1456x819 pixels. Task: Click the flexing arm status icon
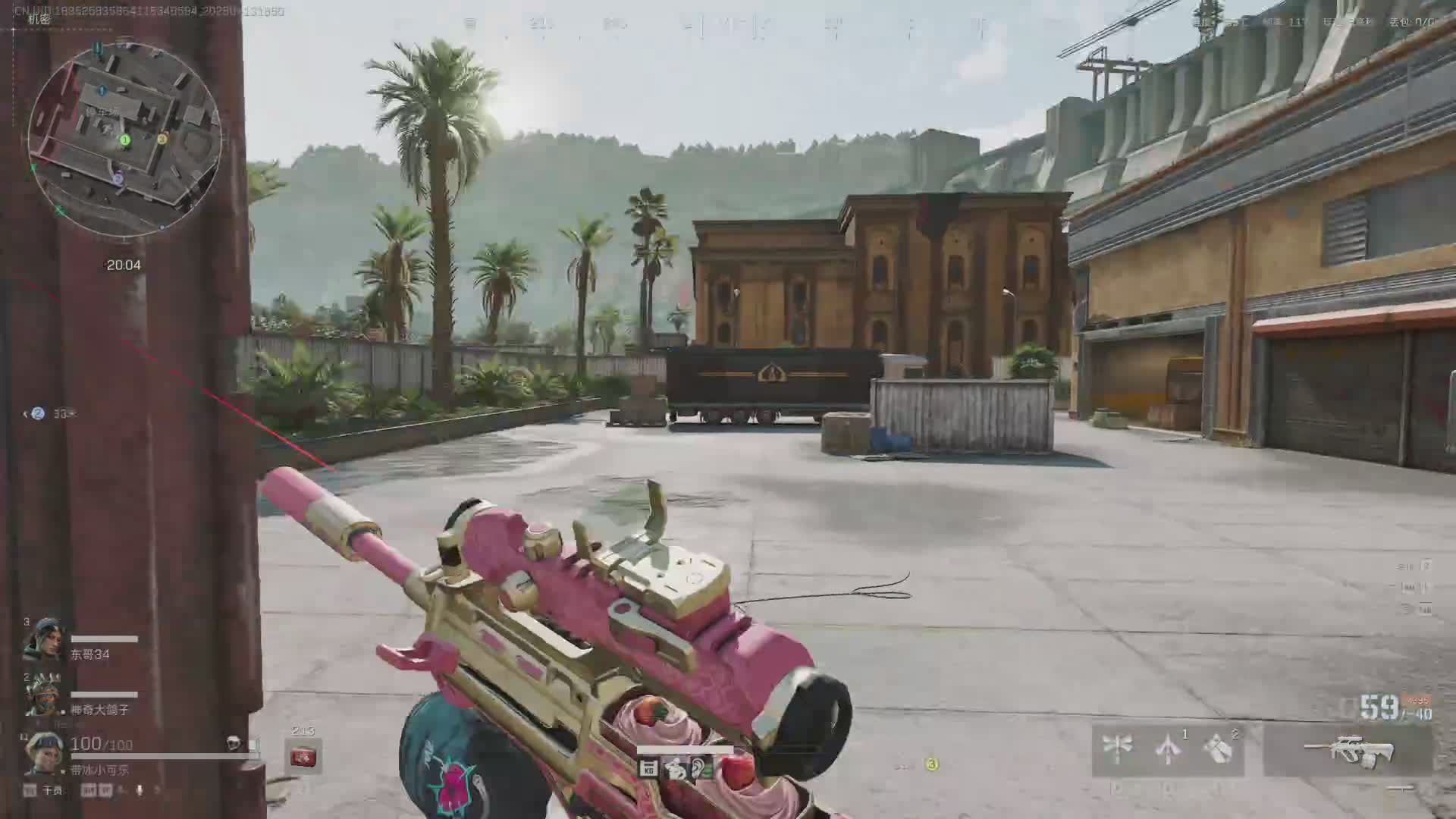pyautogui.click(x=675, y=769)
